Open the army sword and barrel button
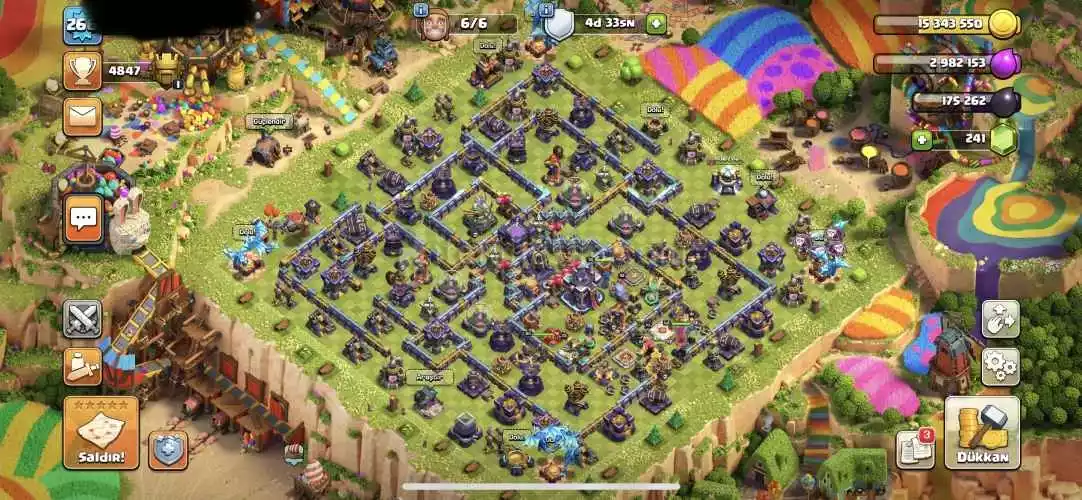The height and width of the screenshot is (500, 1082). tap(83, 366)
